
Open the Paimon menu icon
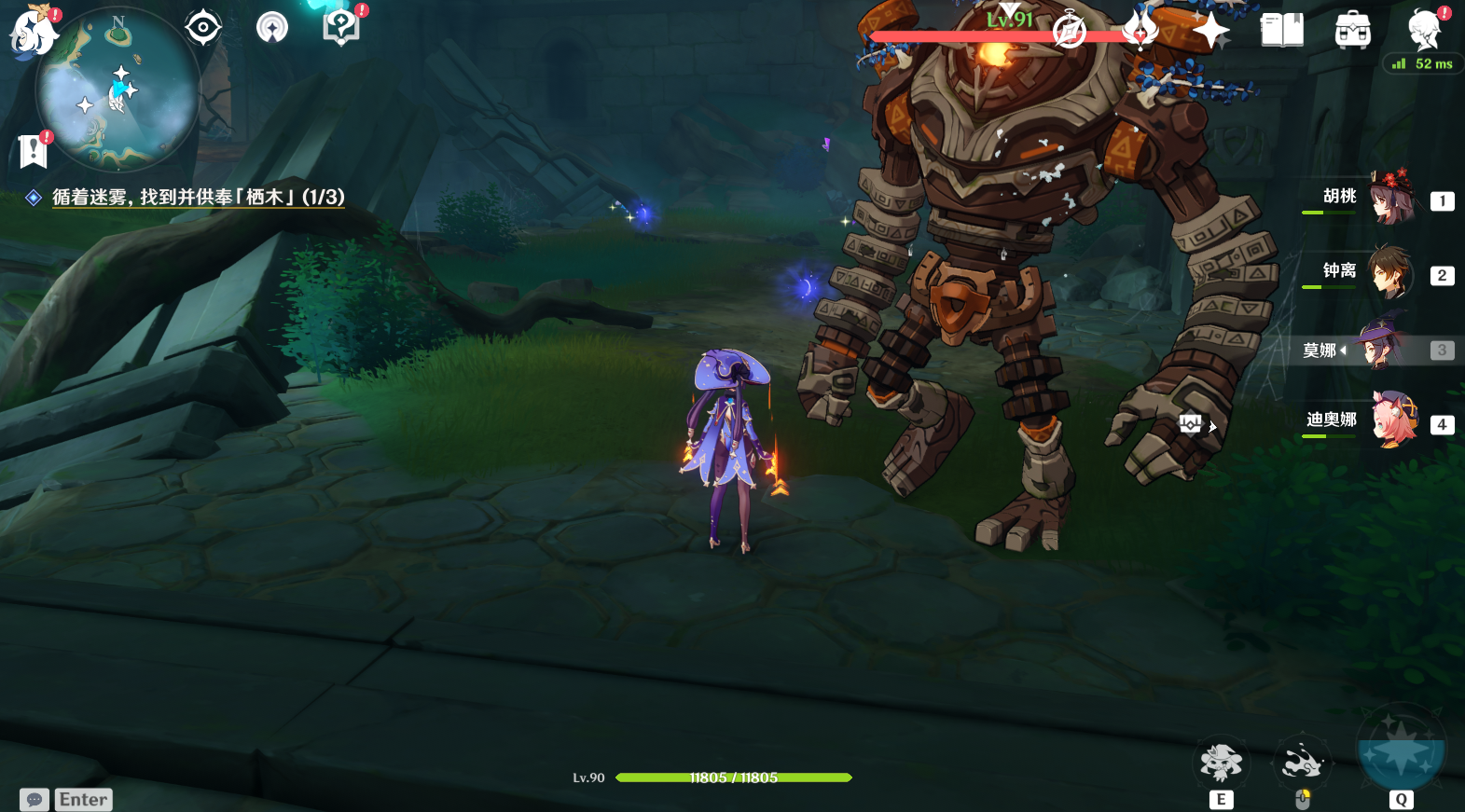[34, 32]
